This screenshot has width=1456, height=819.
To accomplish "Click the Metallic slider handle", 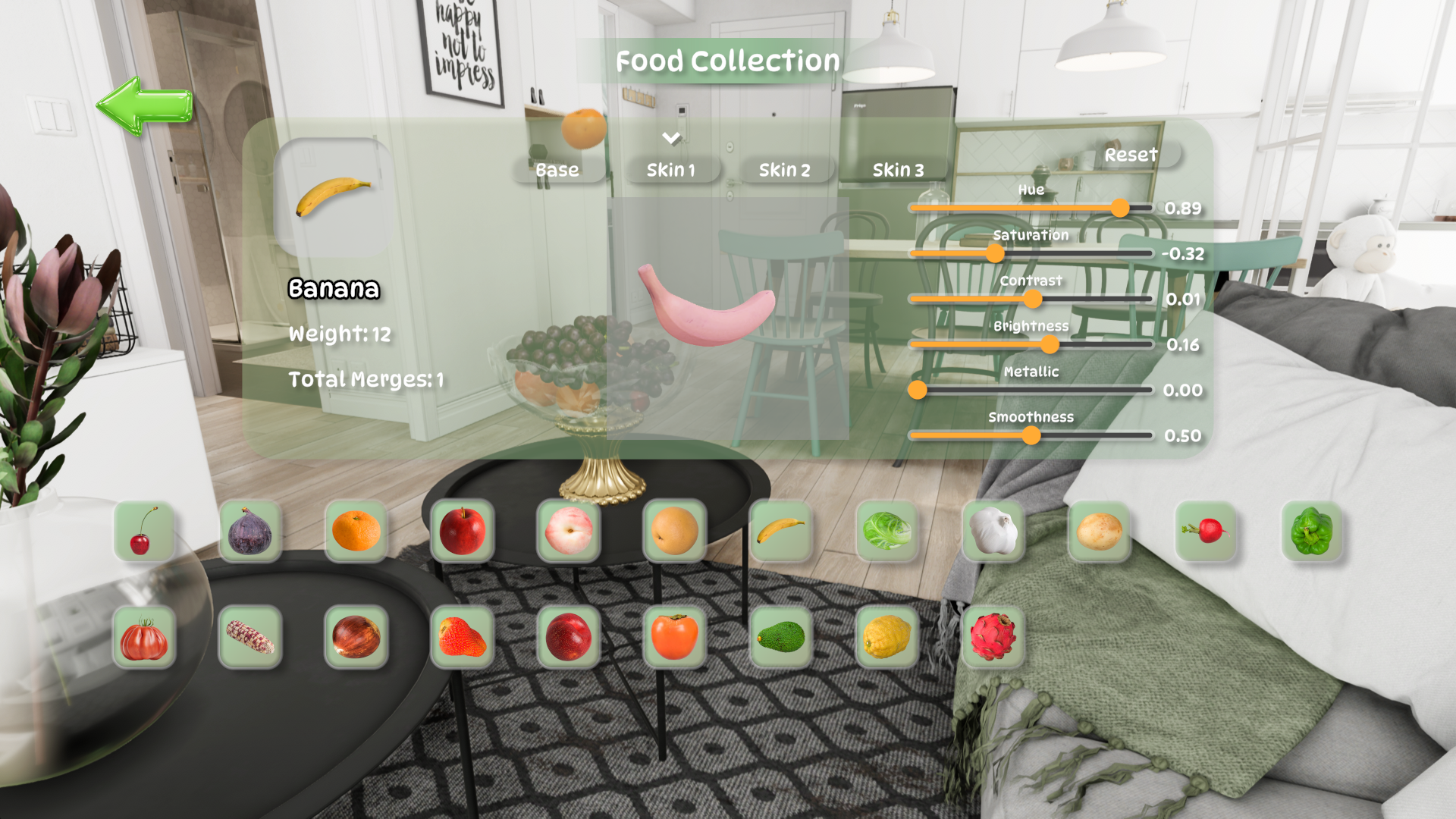I will [918, 390].
